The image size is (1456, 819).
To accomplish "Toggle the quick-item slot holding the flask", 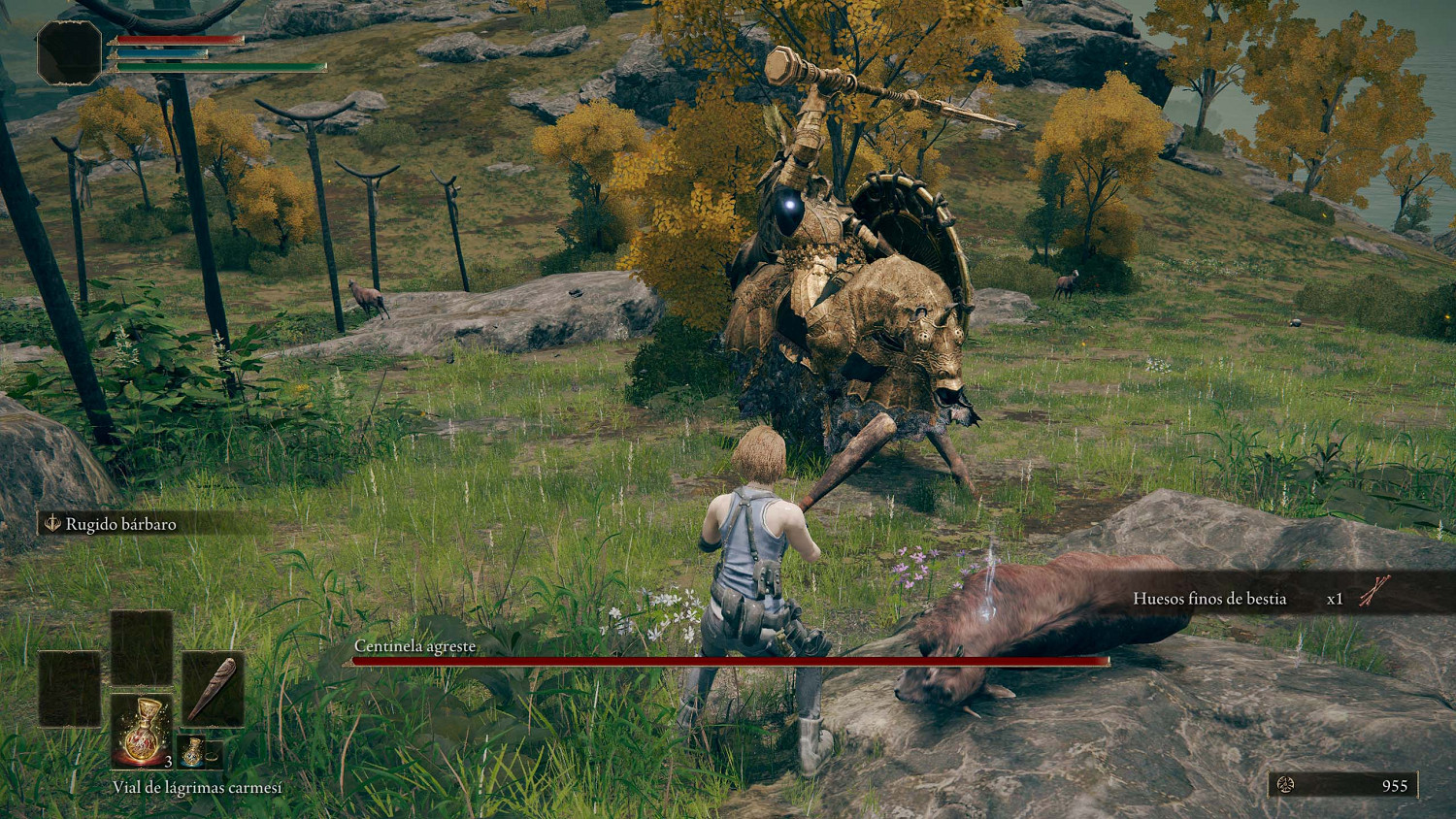I will (143, 730).
